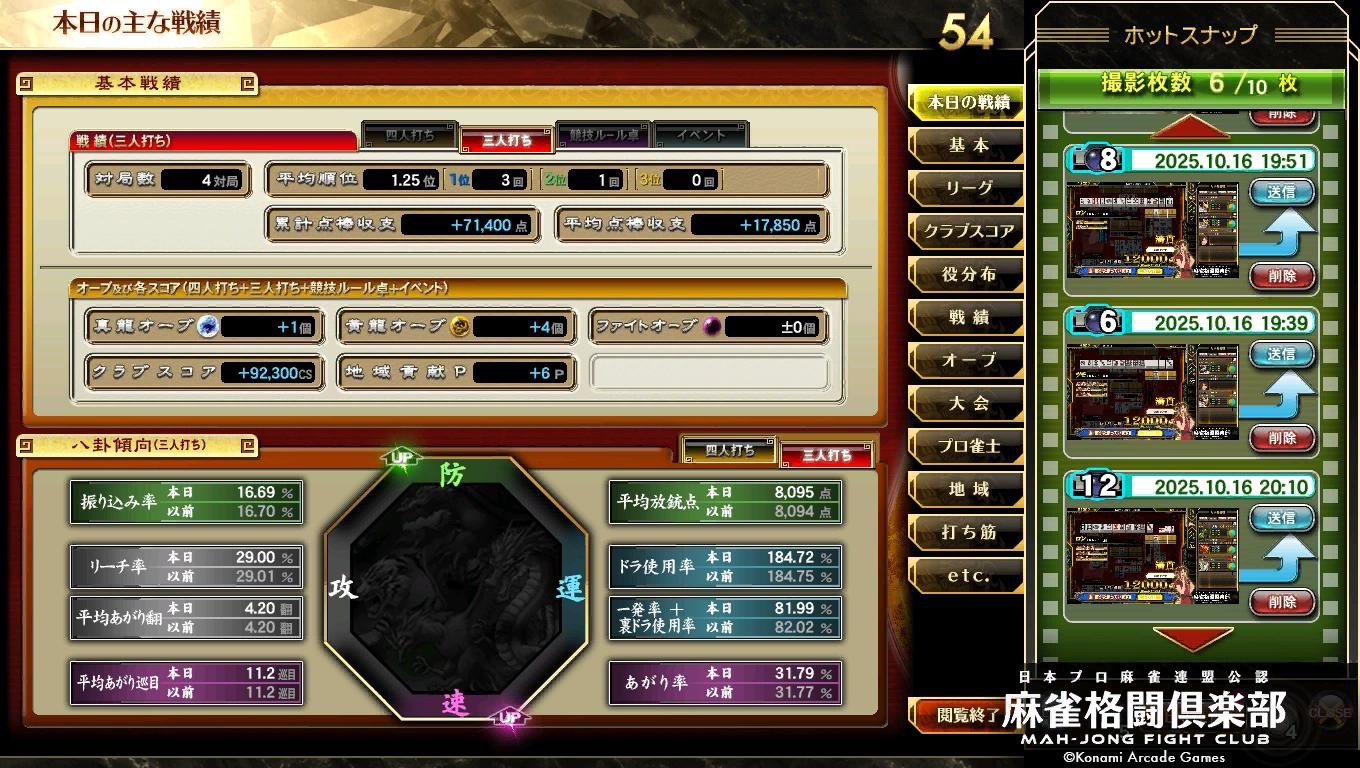Select the 競技ルール卓 tab
The image size is (1360, 768).
[604, 138]
